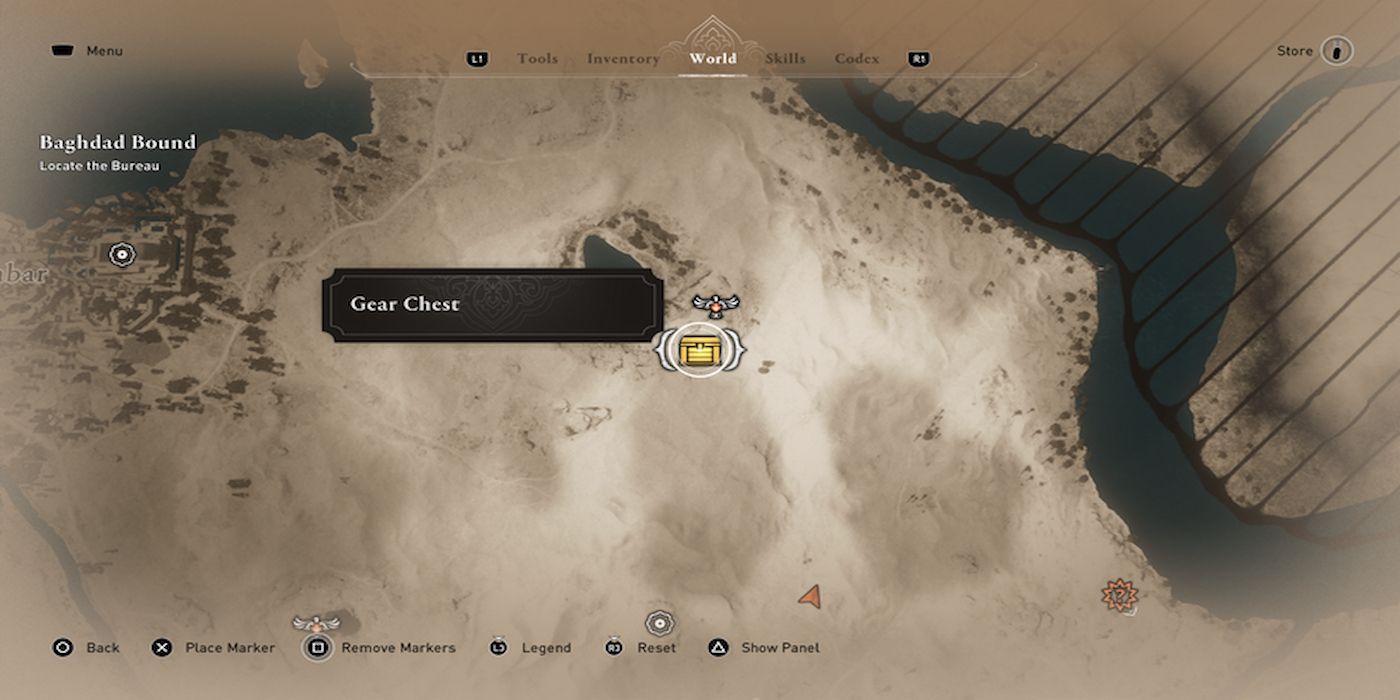Switch to the Tools tab
1400x700 pixels.
pyautogui.click(x=537, y=59)
